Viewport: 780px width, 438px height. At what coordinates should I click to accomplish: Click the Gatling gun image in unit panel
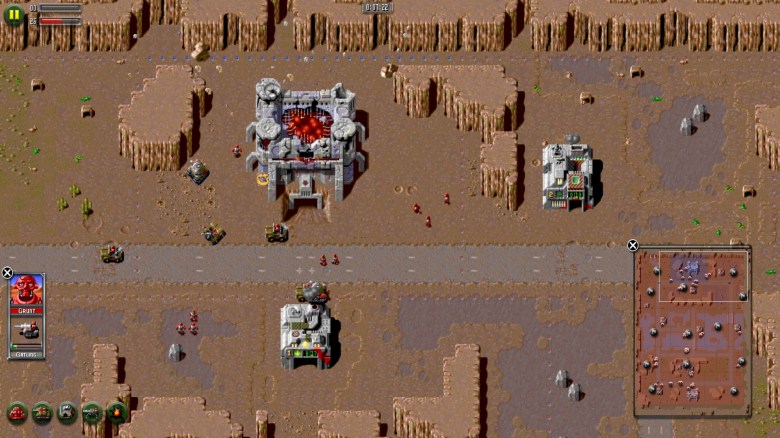pyautogui.click(x=27, y=330)
